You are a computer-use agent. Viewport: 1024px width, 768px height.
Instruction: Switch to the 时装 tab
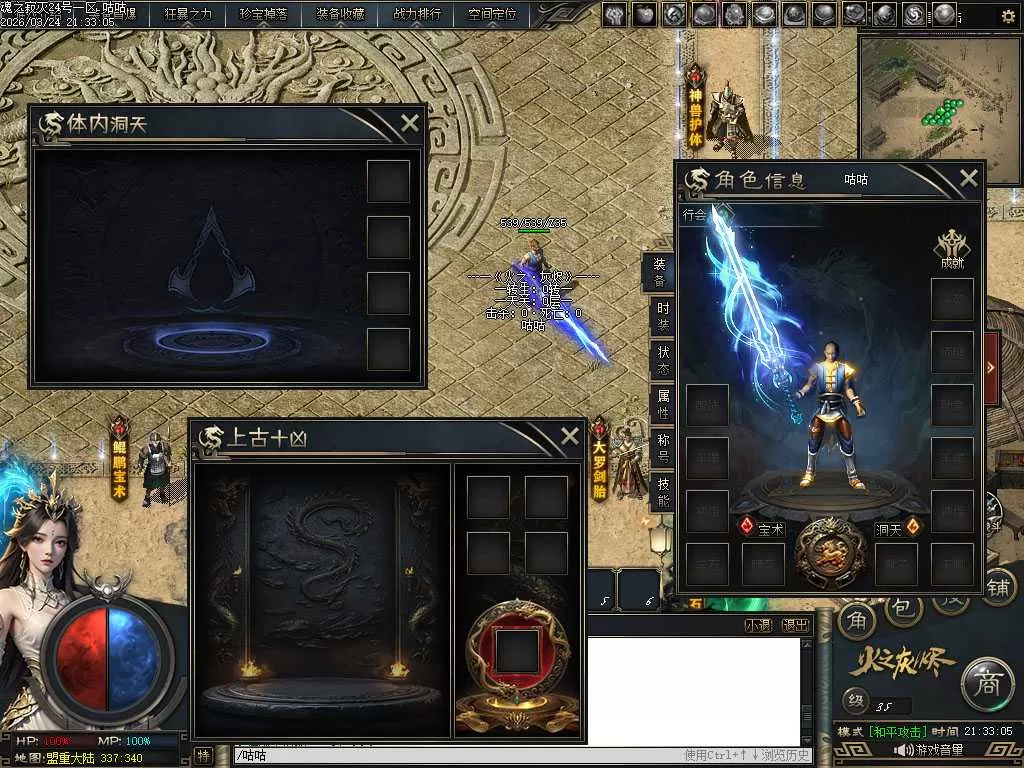pos(662,316)
